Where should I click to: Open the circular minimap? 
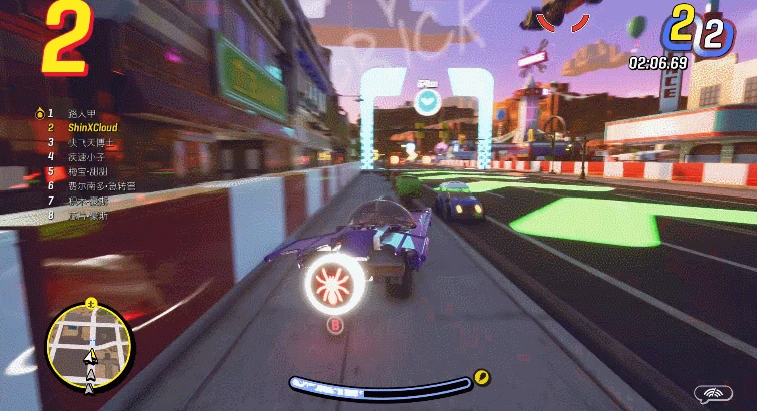pos(92,346)
